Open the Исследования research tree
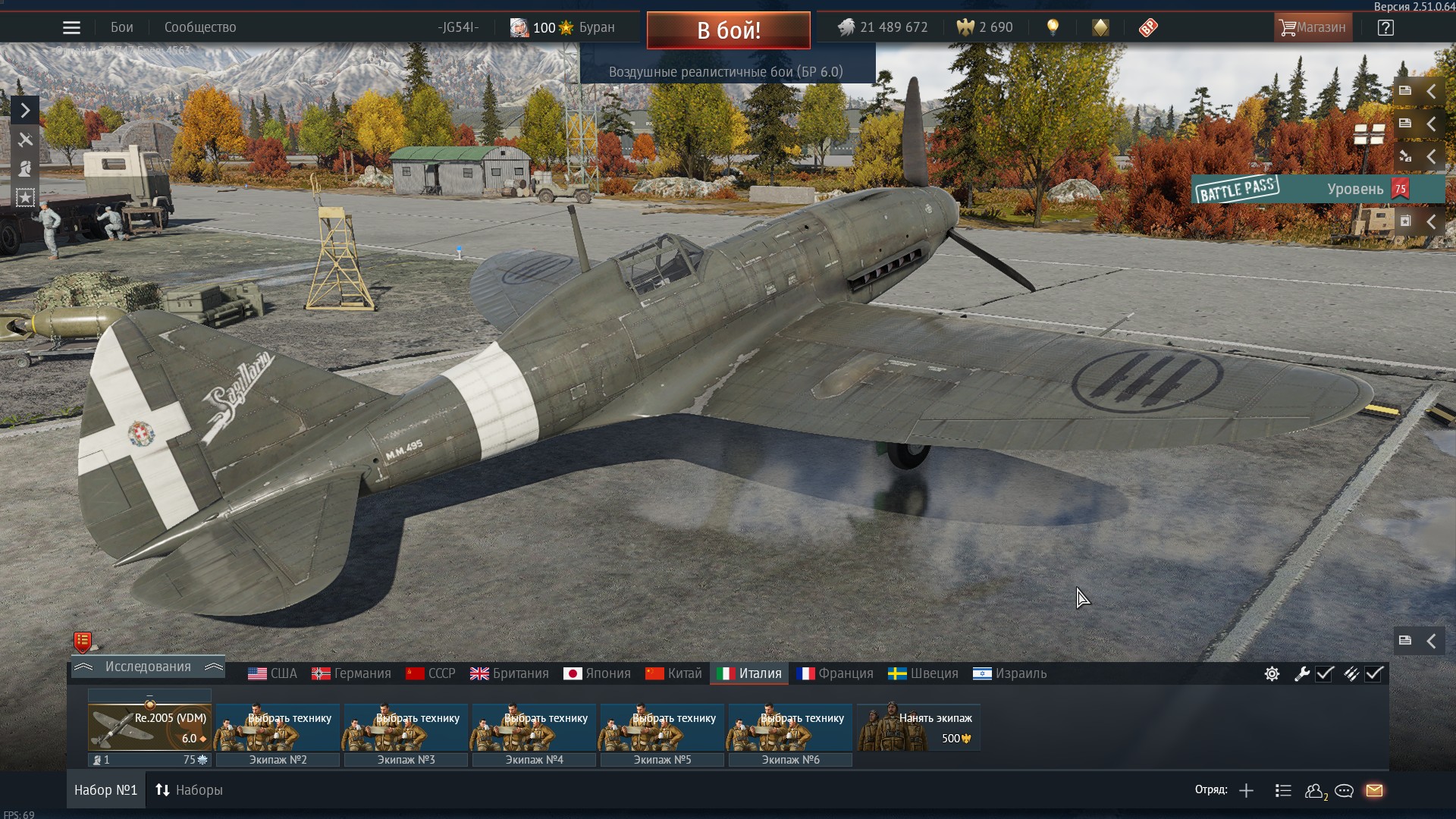 pyautogui.click(x=148, y=667)
